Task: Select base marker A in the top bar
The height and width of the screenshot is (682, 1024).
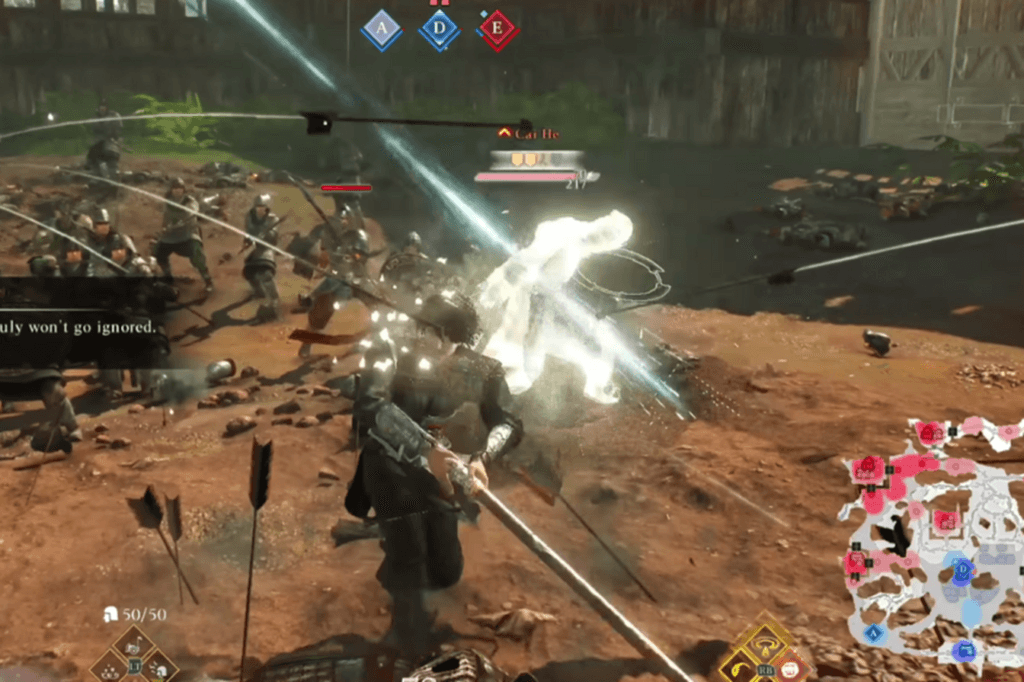Action: pyautogui.click(x=381, y=30)
